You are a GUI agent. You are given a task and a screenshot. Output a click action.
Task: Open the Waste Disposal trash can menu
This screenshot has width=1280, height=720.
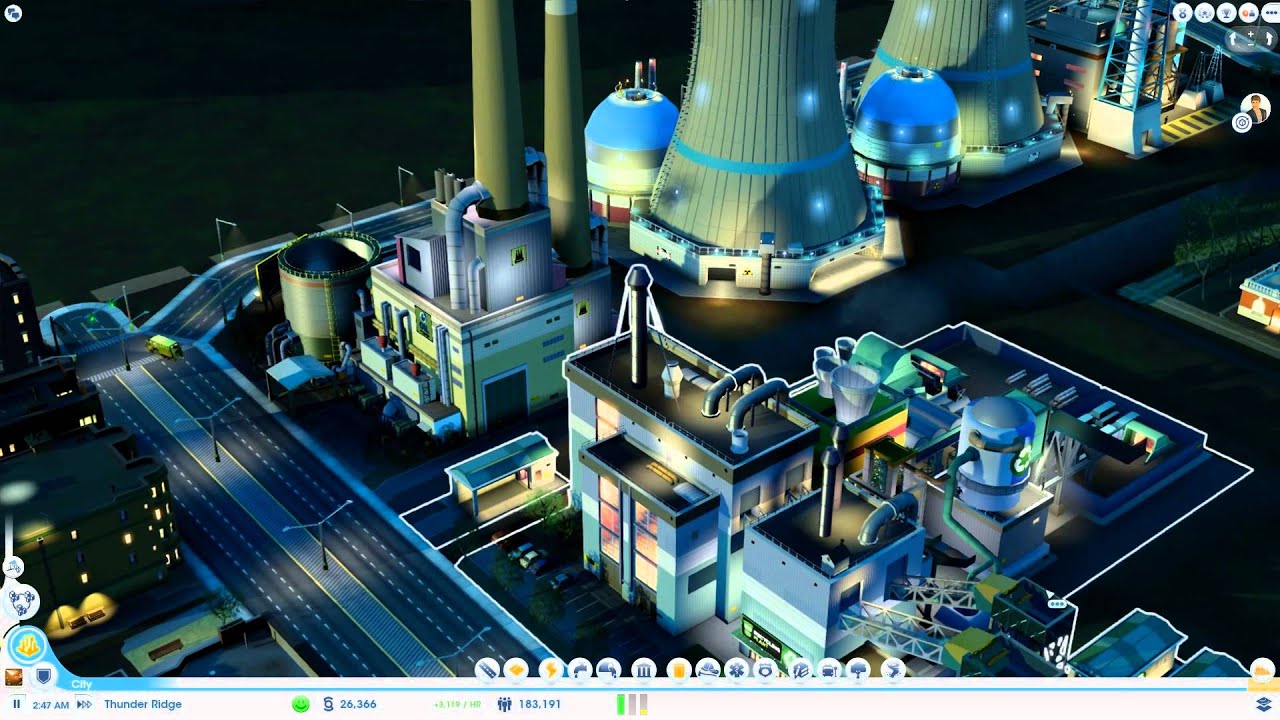pos(679,669)
